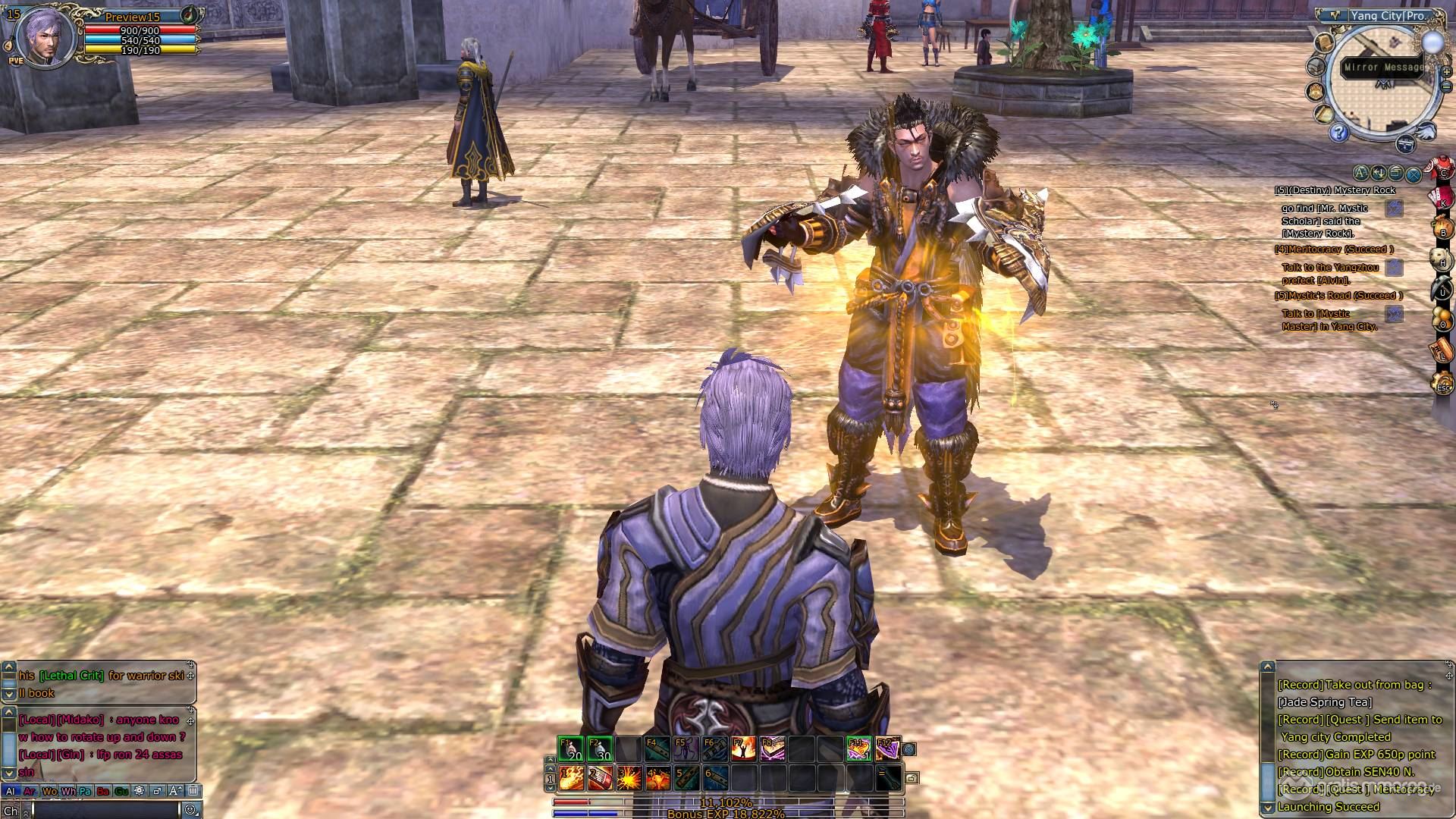
Task: Activate the F7 fire silhouette skill
Action: (744, 749)
